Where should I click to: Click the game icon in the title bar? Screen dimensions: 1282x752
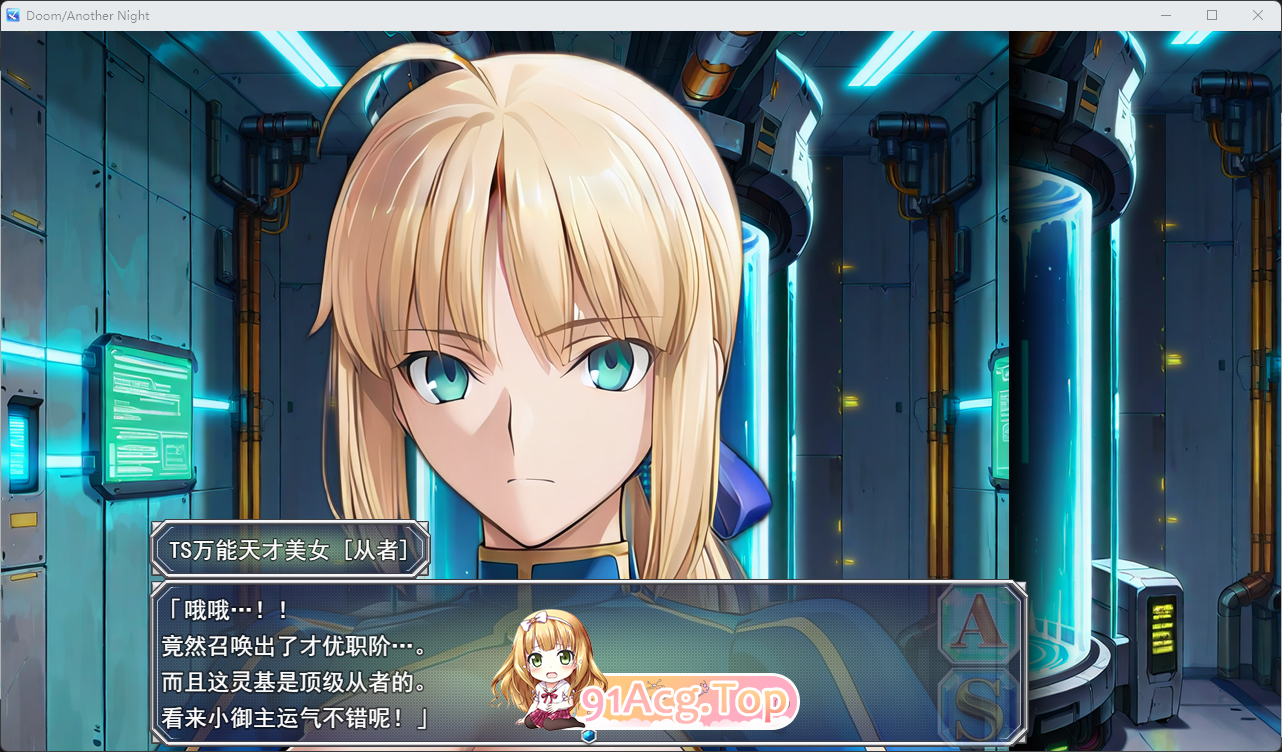pos(12,15)
